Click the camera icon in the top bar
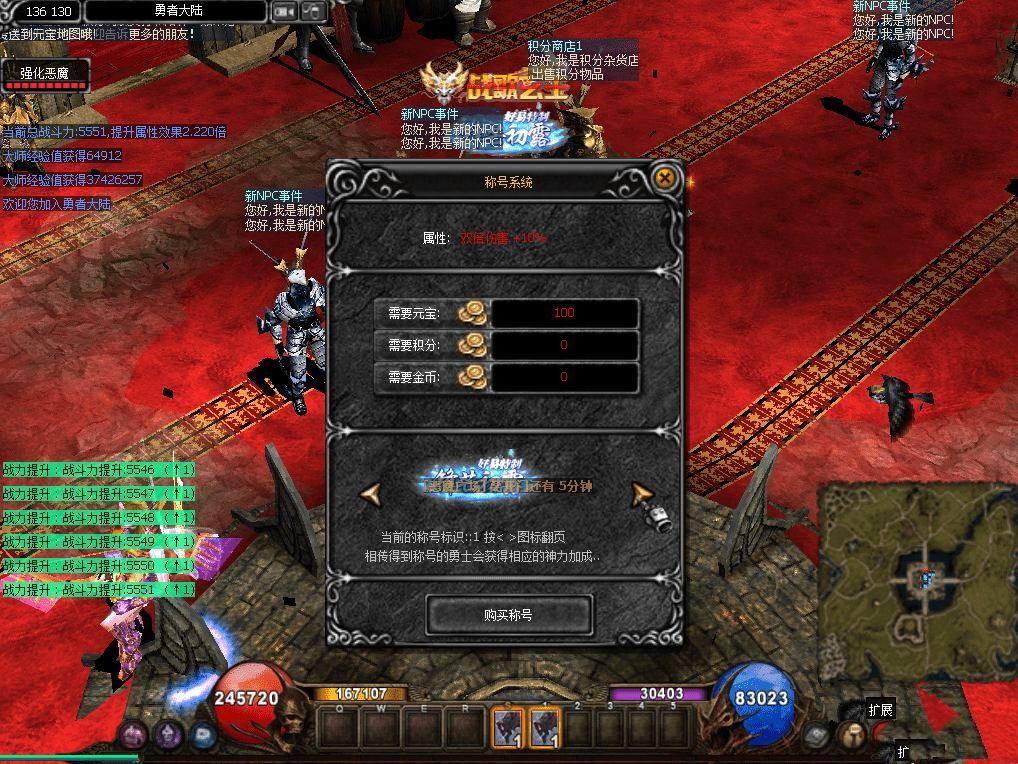 [284, 11]
